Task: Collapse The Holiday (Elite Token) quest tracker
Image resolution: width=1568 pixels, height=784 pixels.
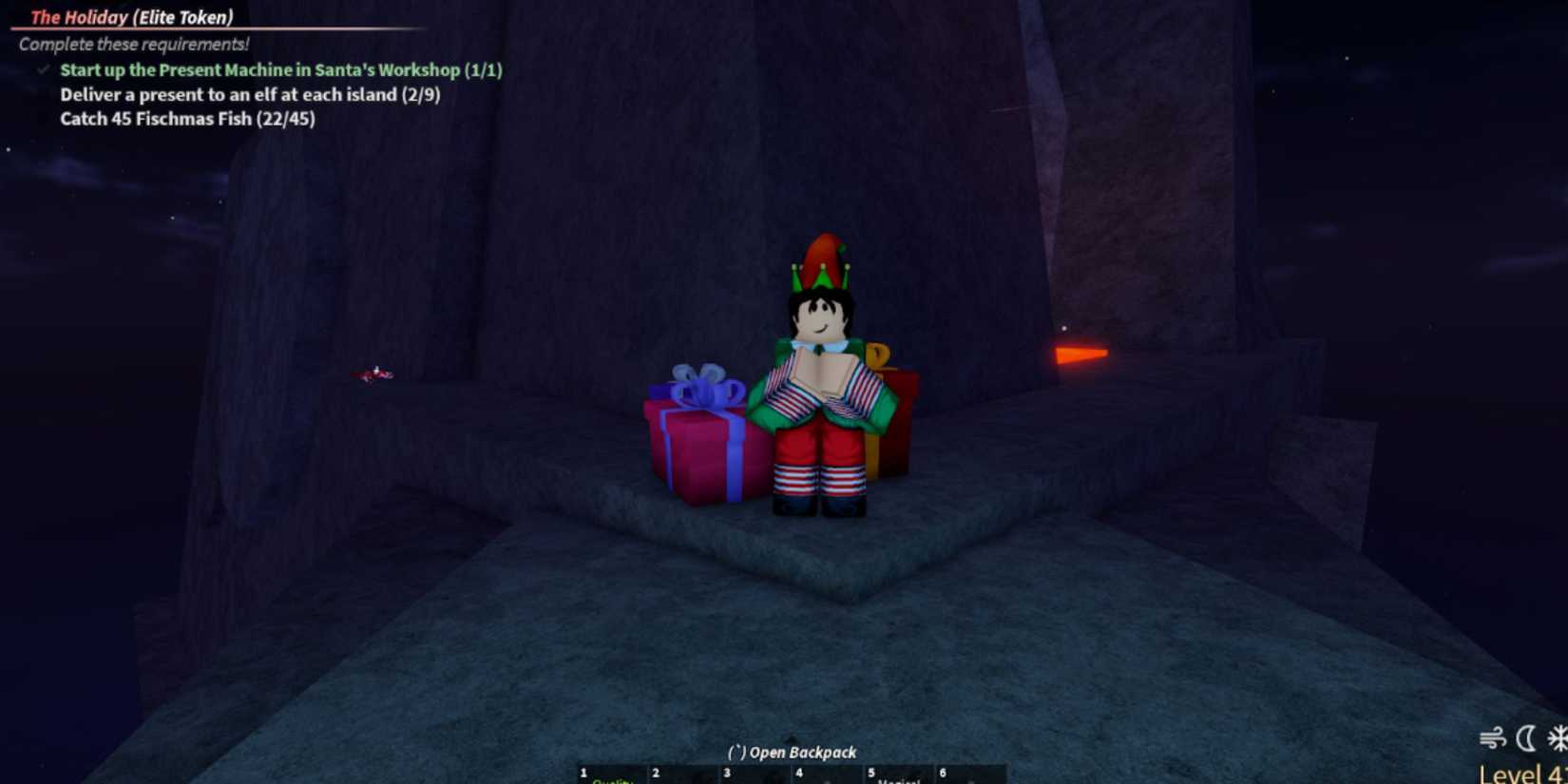Action: 133,16
